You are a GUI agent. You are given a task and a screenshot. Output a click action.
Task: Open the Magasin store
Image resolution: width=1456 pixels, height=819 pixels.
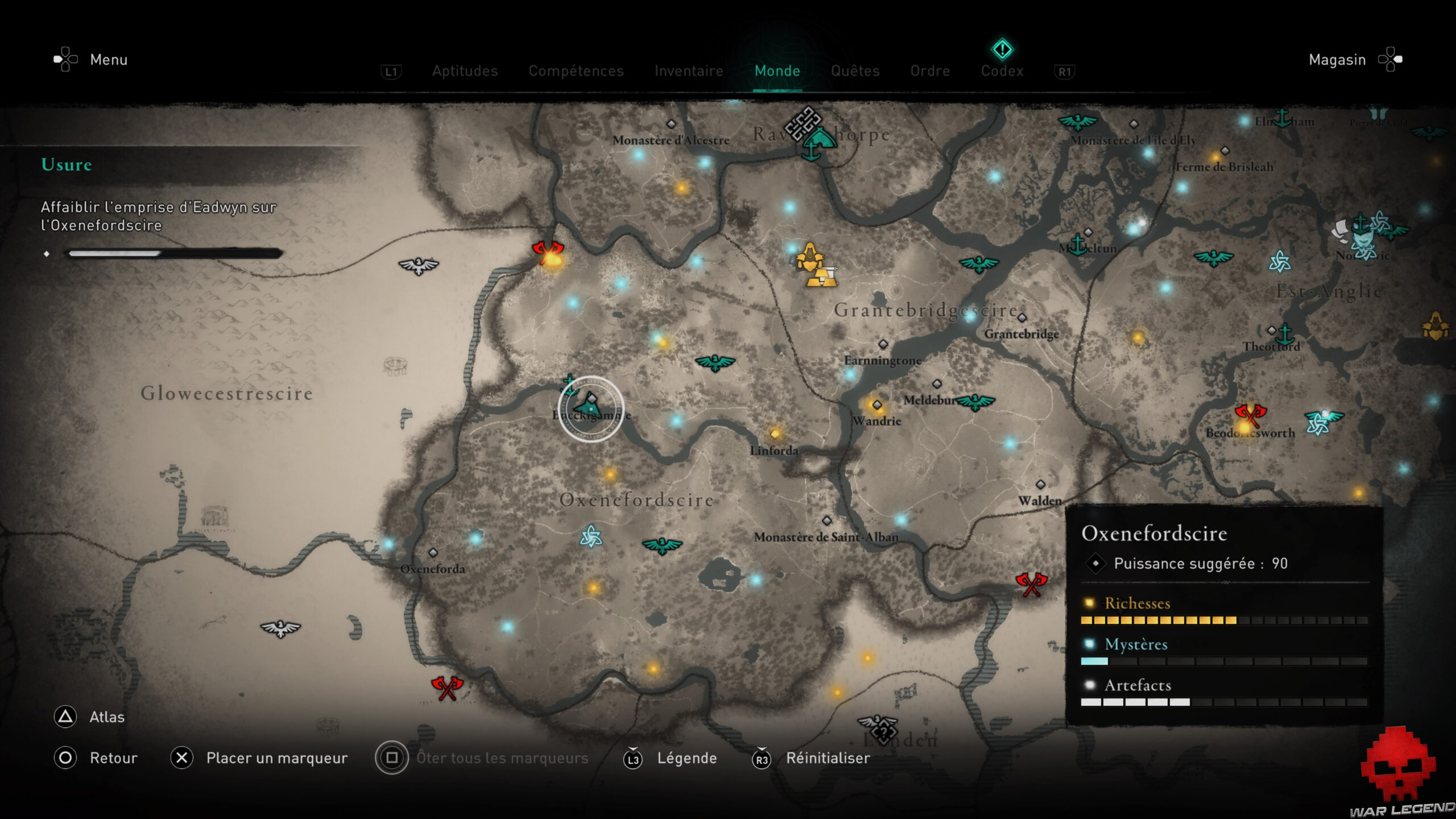tap(1337, 60)
